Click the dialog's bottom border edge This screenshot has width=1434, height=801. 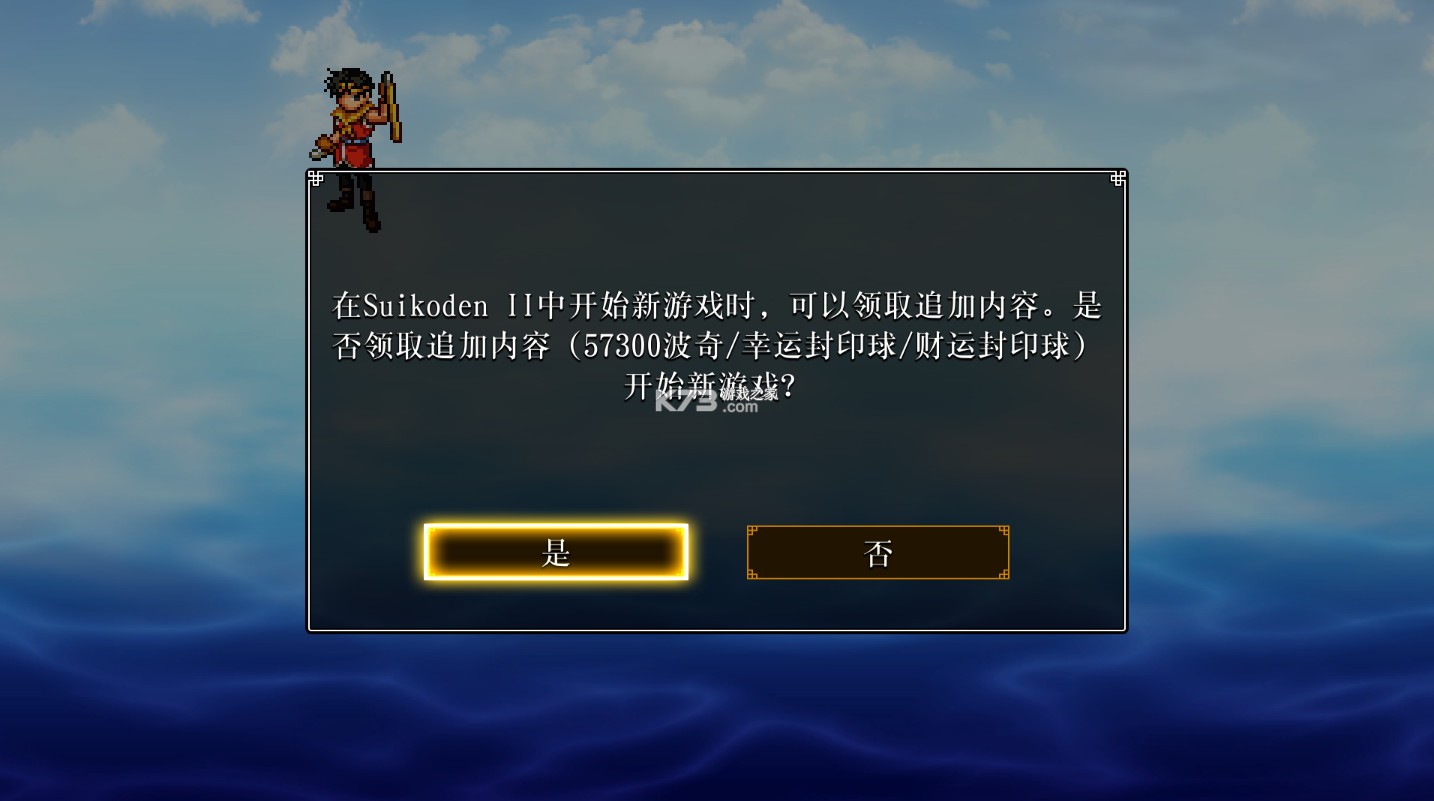click(716, 629)
